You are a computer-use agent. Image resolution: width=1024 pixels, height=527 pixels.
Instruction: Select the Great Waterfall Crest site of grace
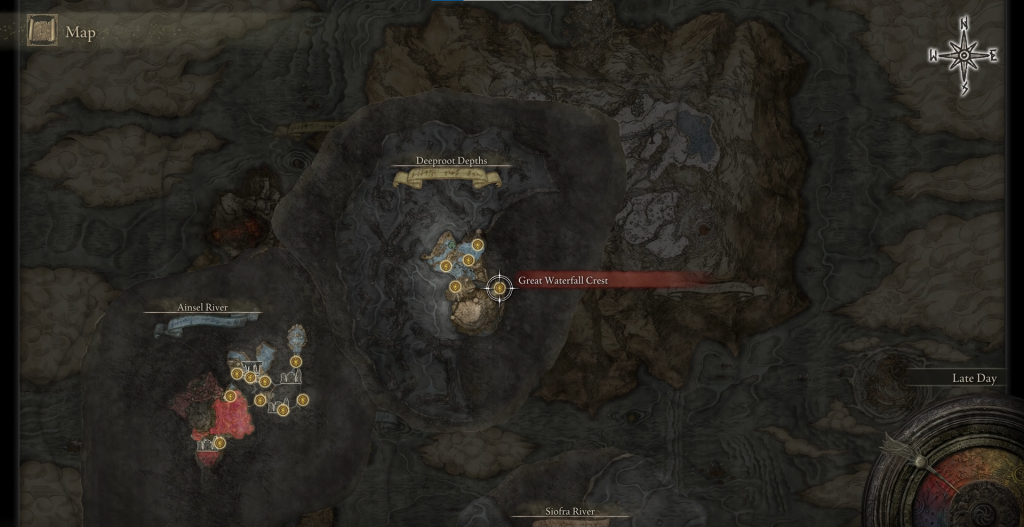tap(499, 288)
